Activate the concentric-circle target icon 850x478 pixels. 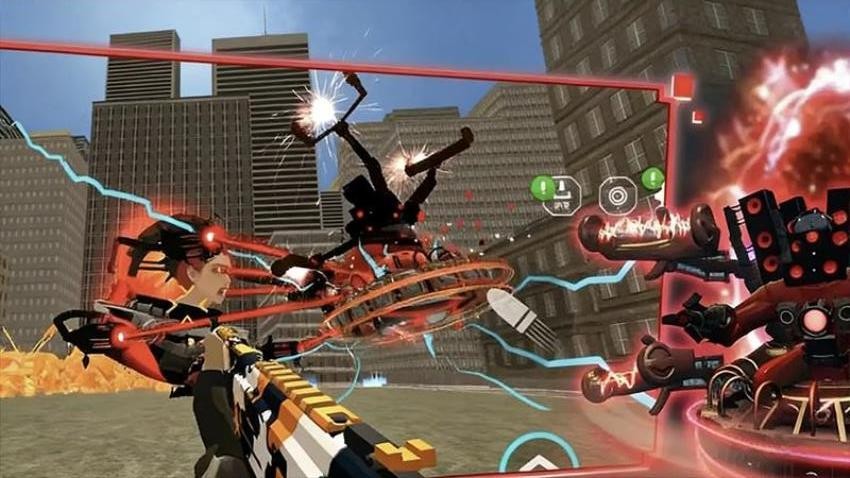pyautogui.click(x=617, y=194)
